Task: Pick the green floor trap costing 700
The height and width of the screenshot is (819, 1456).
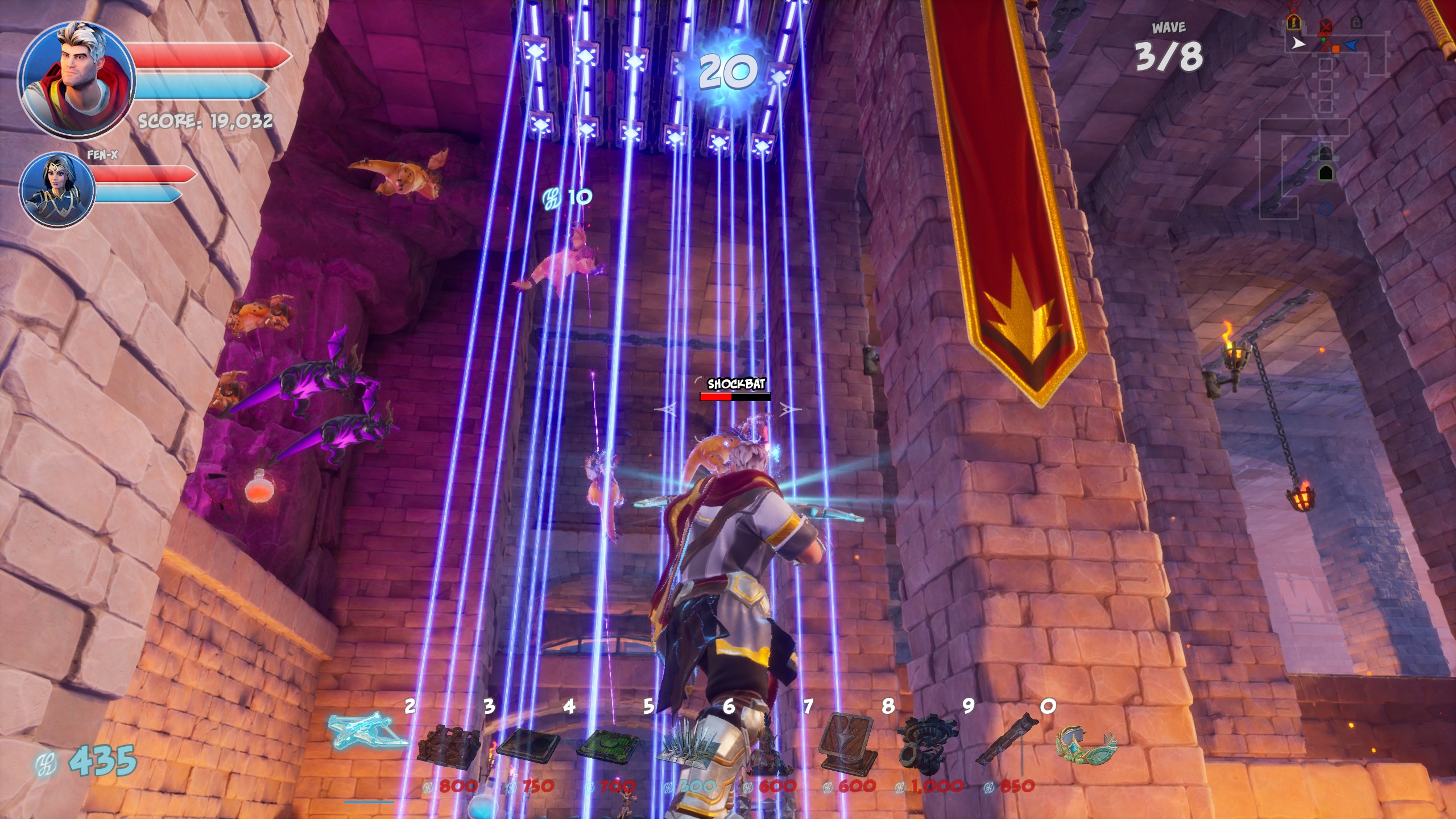Action: click(609, 743)
